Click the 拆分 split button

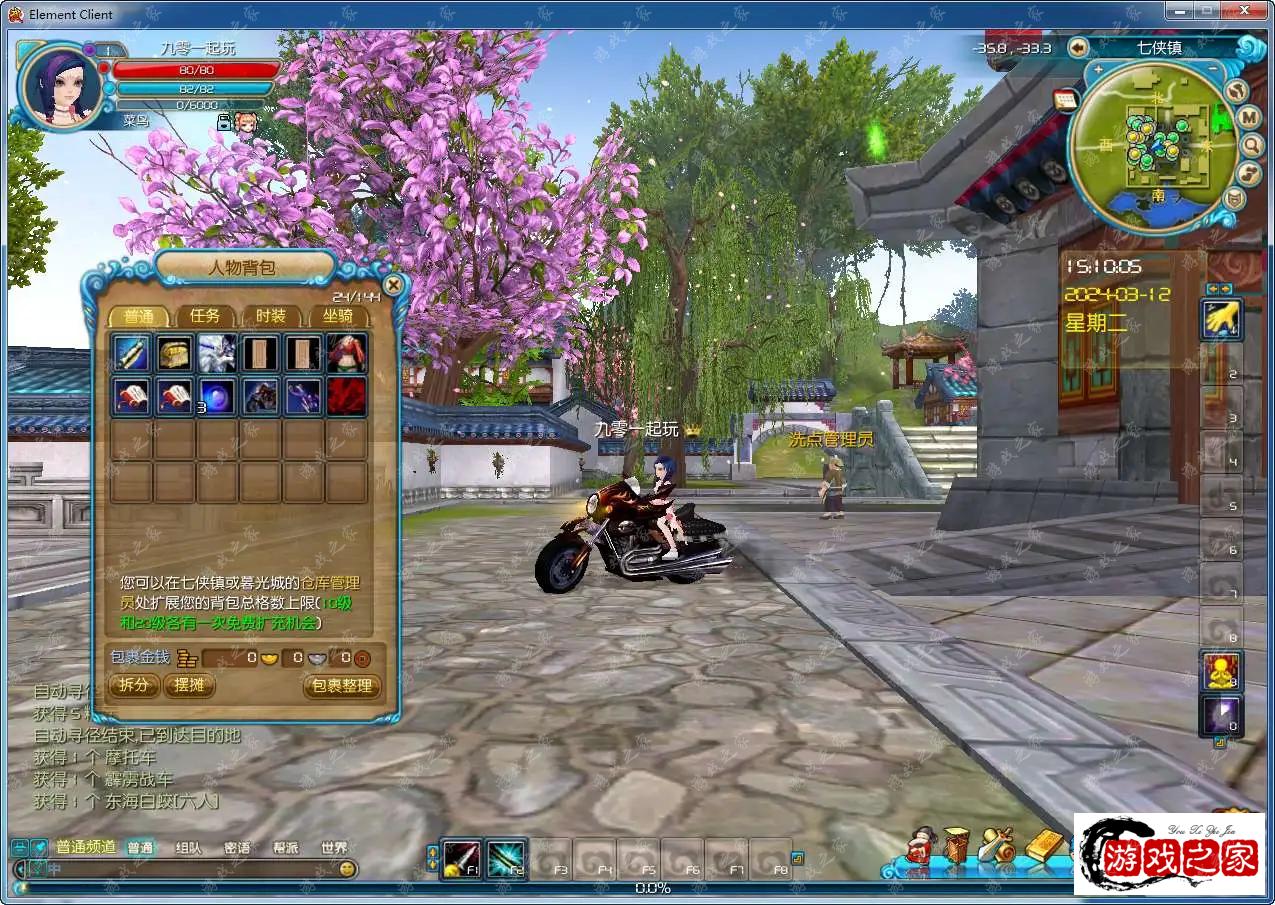pyautogui.click(x=133, y=685)
